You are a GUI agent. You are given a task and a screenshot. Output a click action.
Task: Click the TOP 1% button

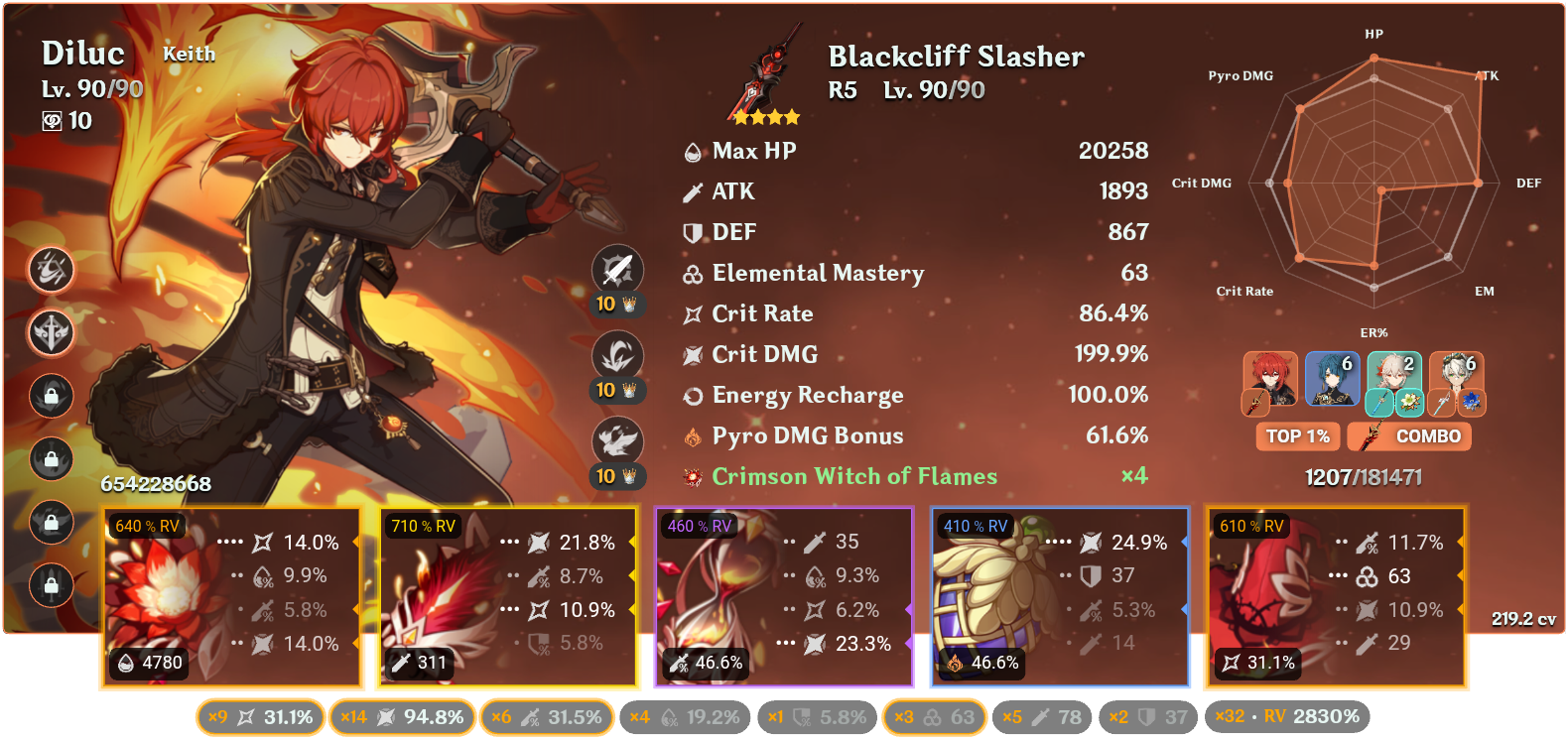[x=1297, y=436]
